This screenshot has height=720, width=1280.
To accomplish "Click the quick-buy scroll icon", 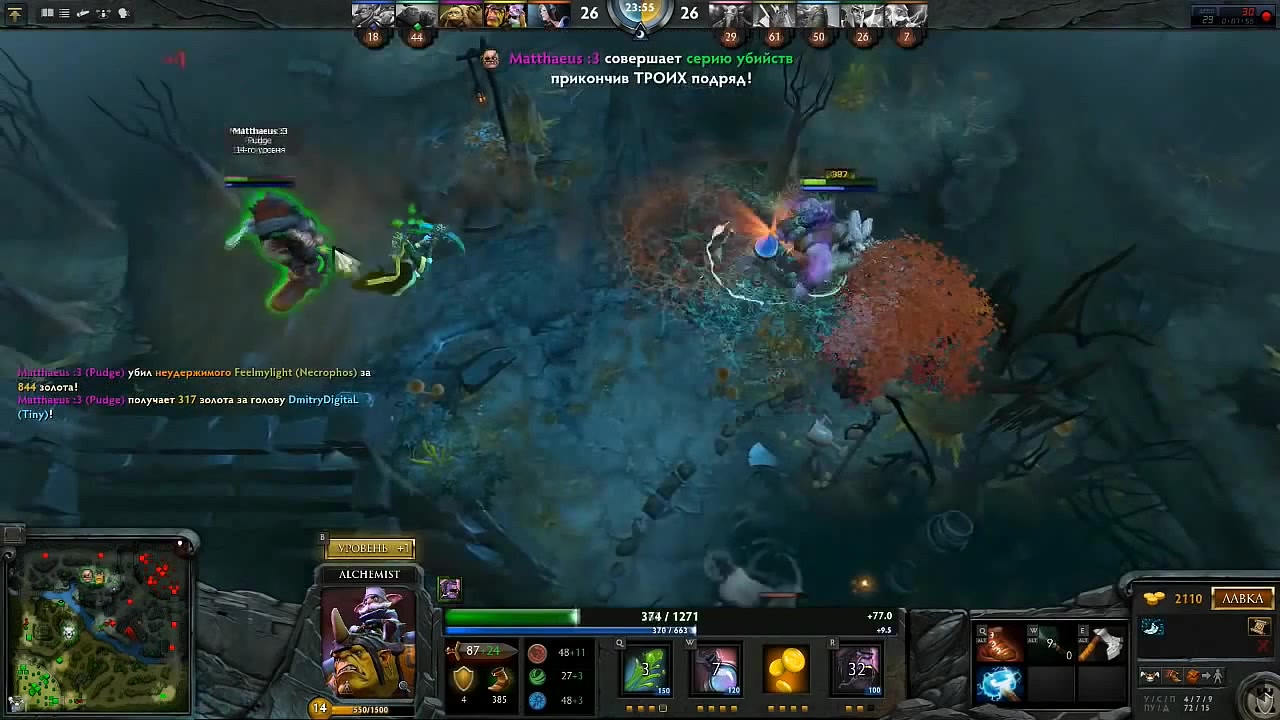I will coord(1259,627).
